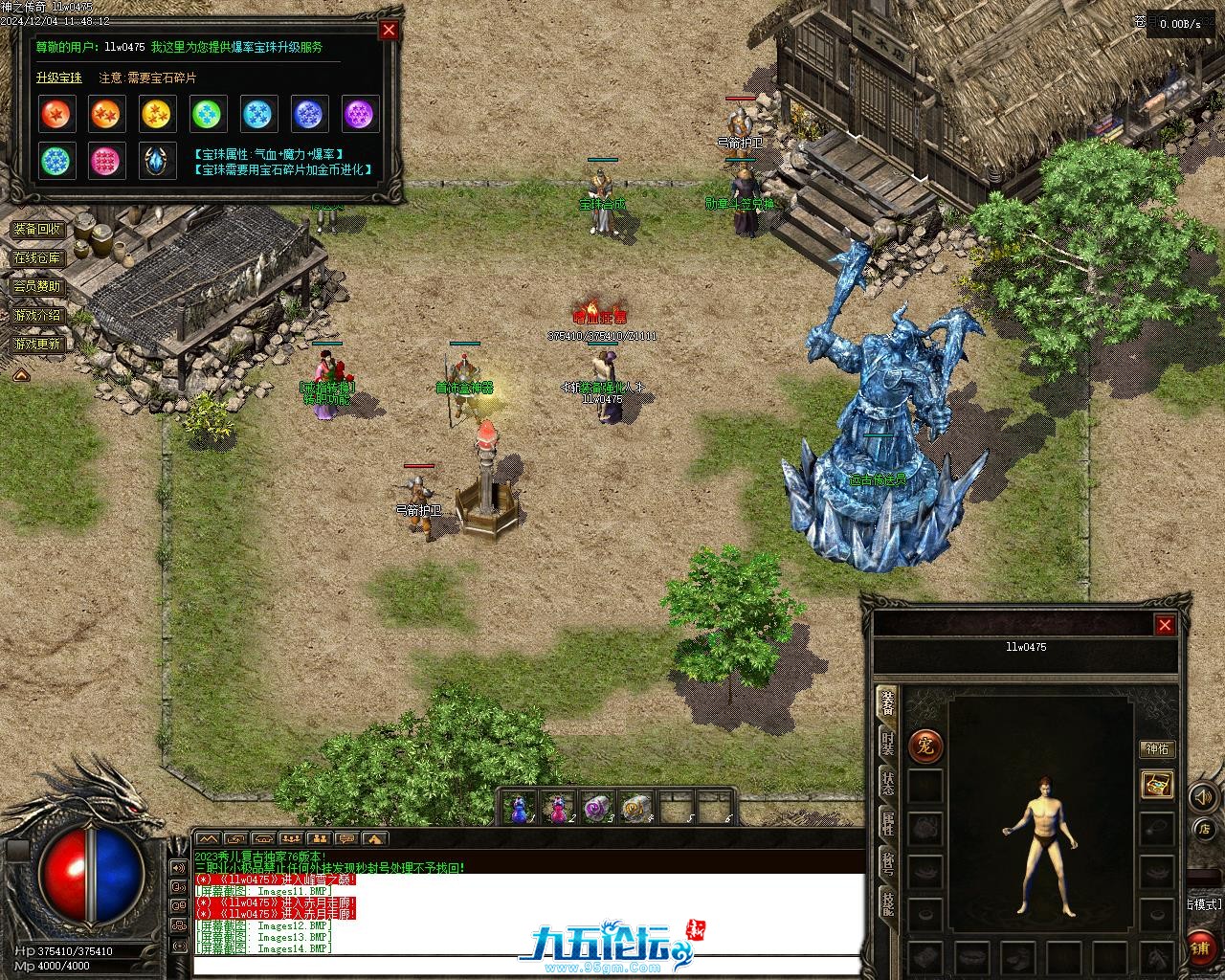Pick the purple star orb
This screenshot has width=1225, height=980.
tap(361, 115)
